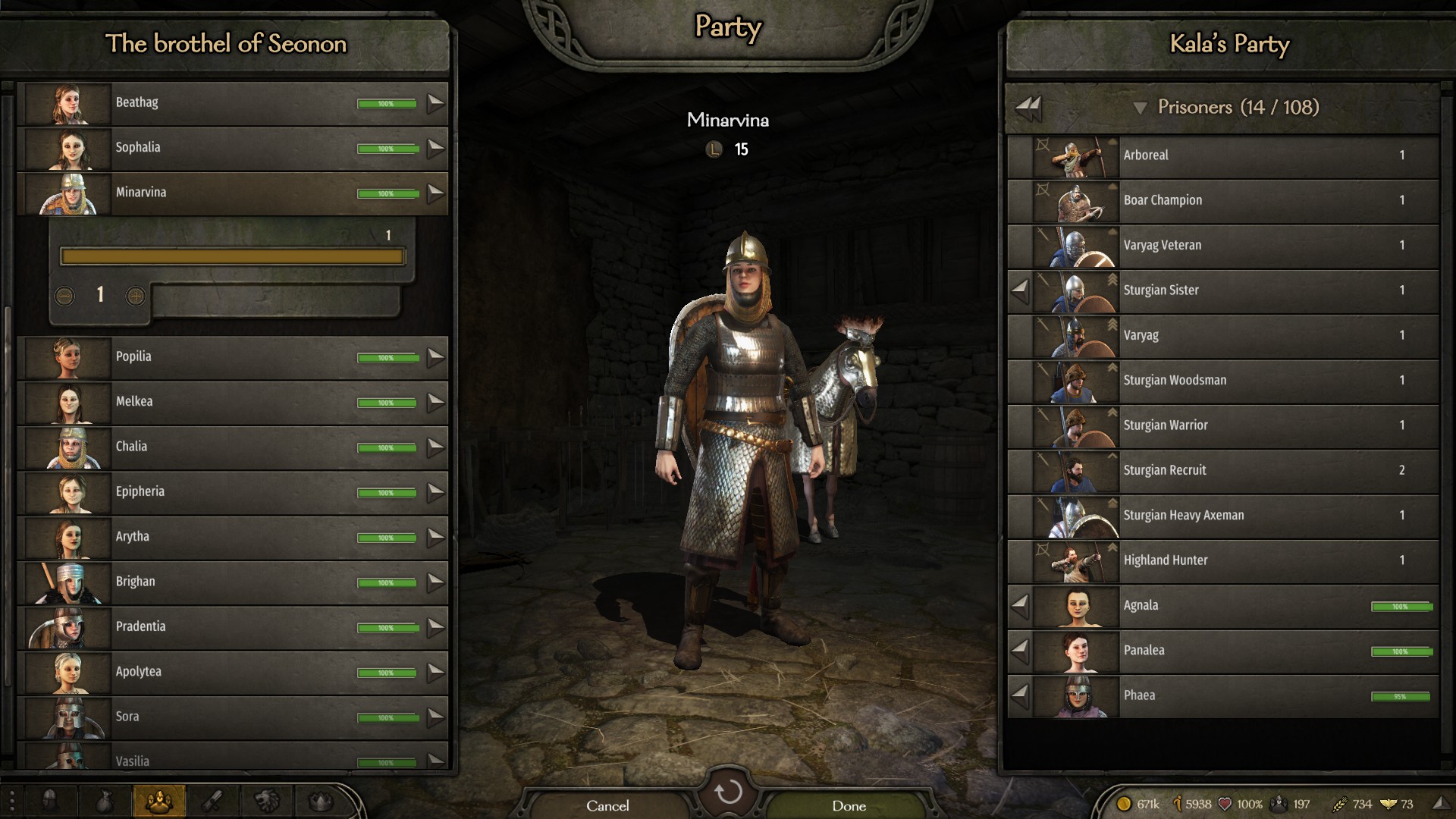Screen dimensions: 1456x819
Task: Click the heart party health icon
Action: (1225, 803)
